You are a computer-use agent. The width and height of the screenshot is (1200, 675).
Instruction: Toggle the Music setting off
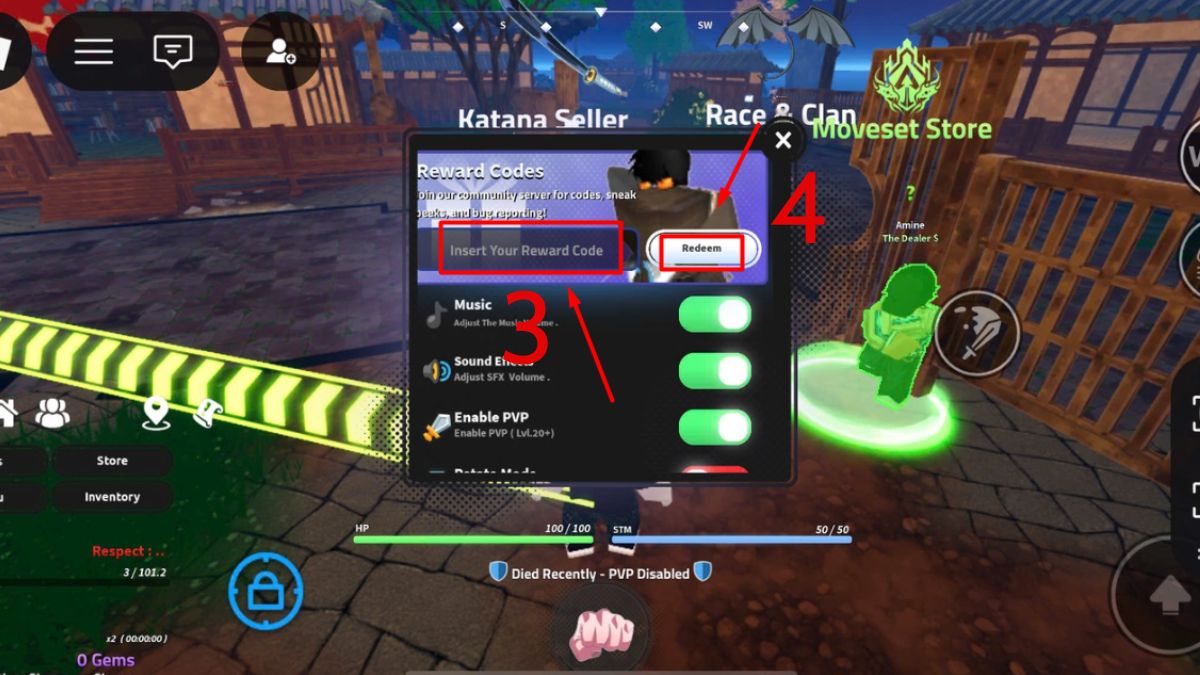pos(714,314)
